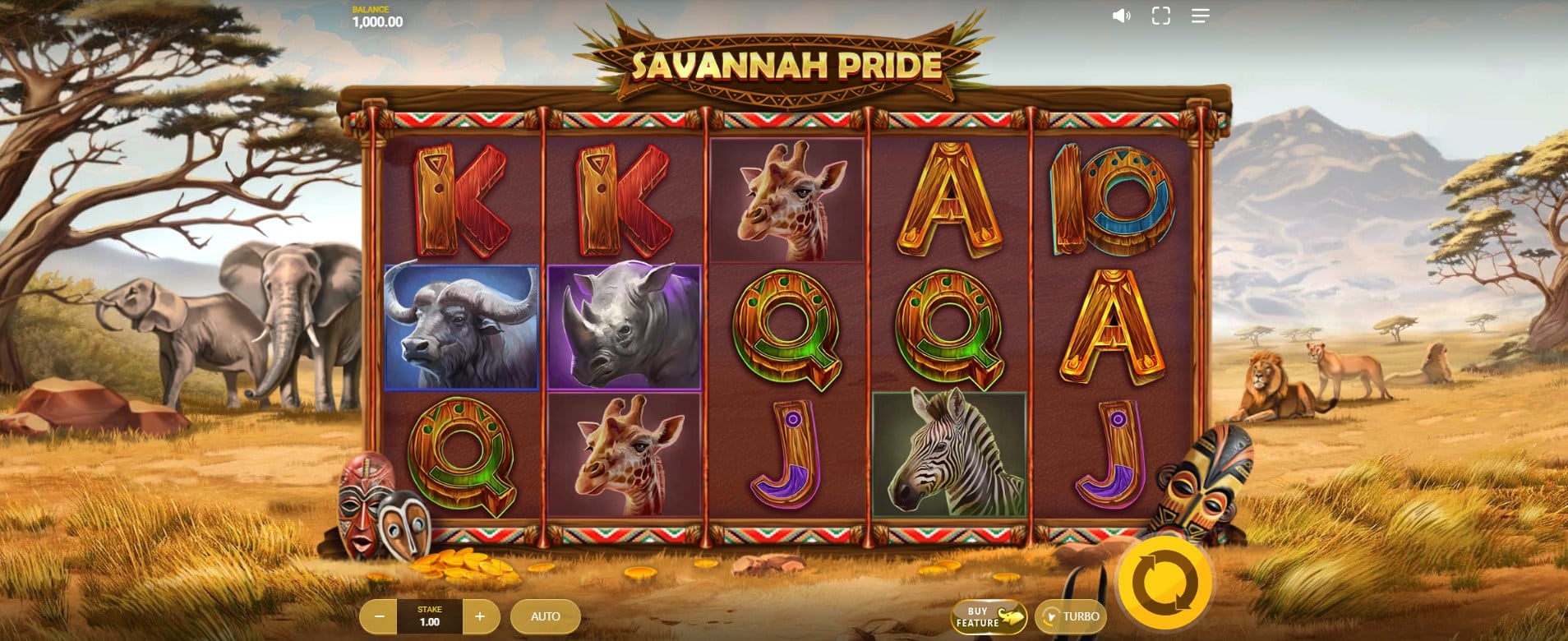Start Auto spin
1568x641 pixels.
(545, 616)
